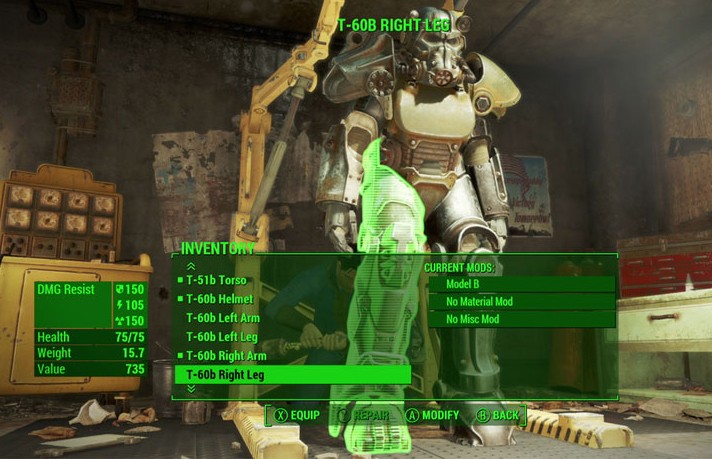Select the T-51b Torso inventory entry
The height and width of the screenshot is (459, 712).
point(216,280)
